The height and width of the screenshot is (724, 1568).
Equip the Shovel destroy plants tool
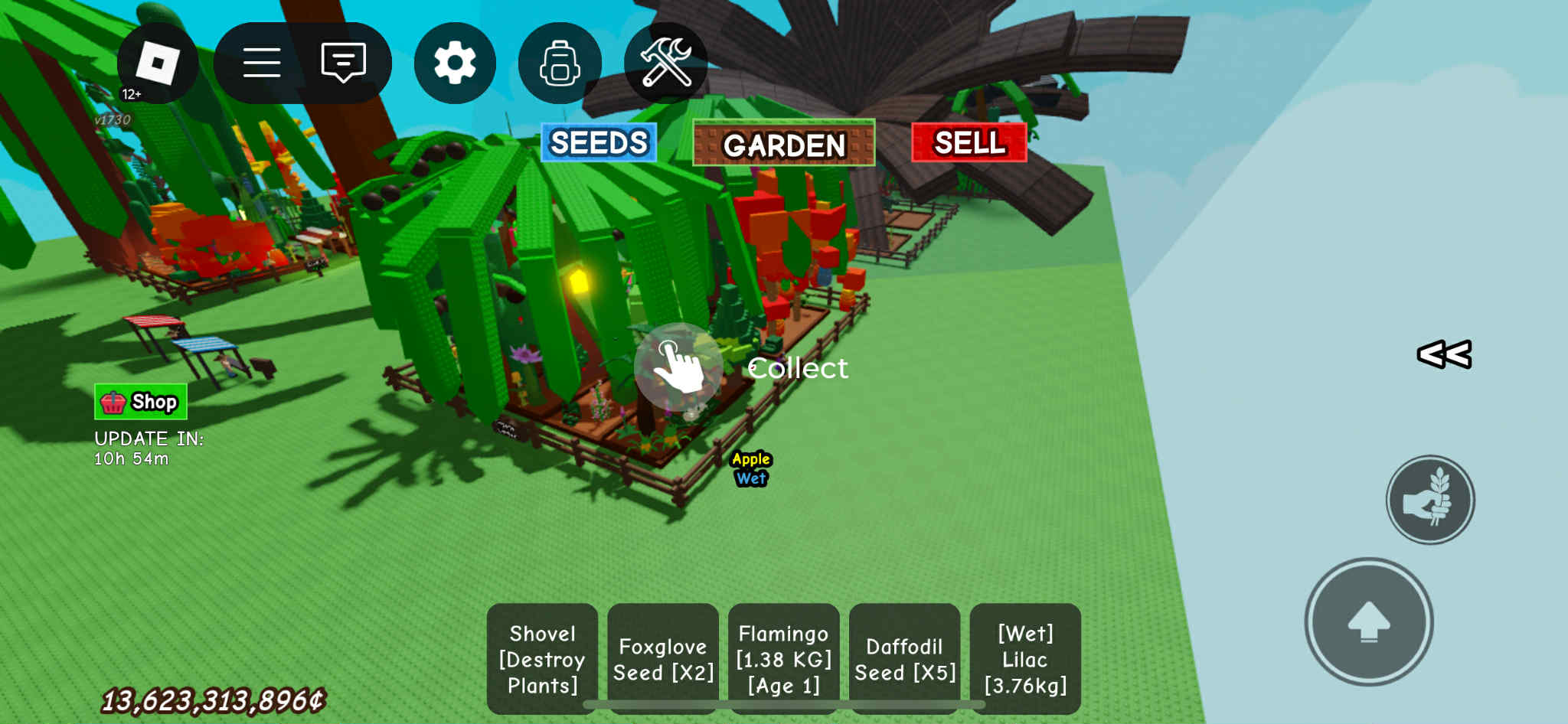[542, 659]
